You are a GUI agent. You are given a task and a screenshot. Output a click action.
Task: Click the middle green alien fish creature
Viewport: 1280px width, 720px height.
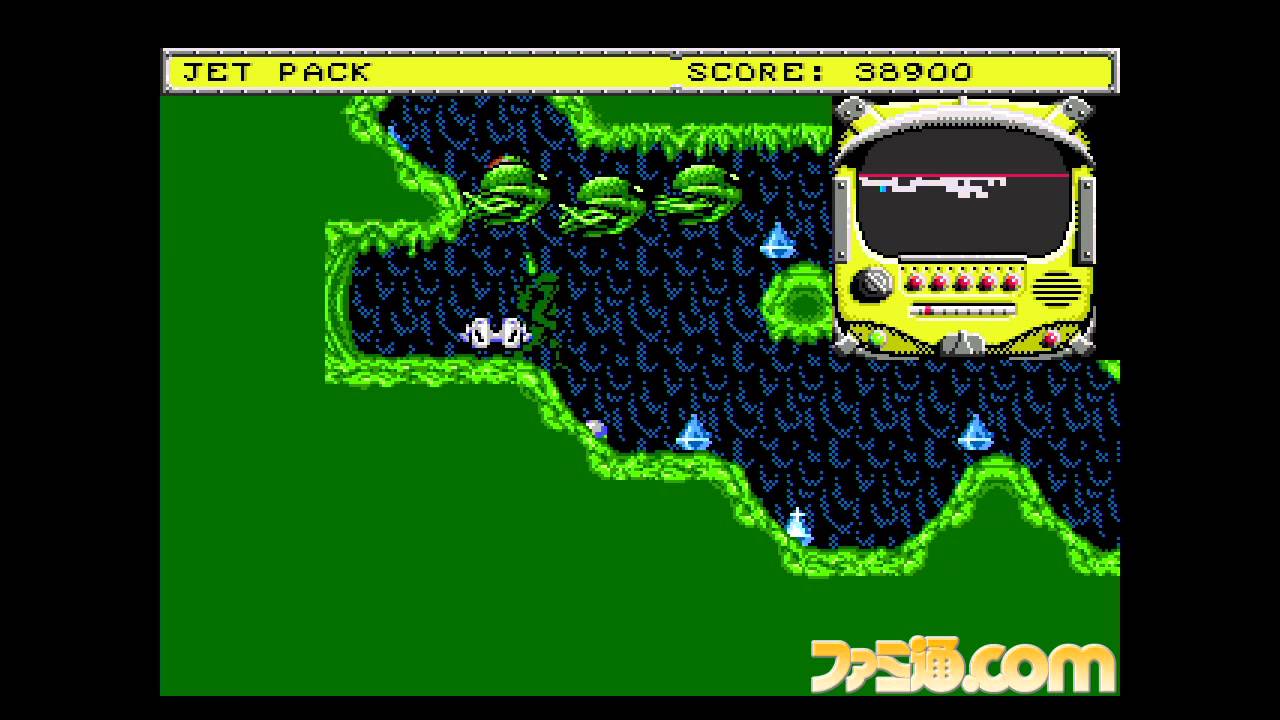point(608,200)
